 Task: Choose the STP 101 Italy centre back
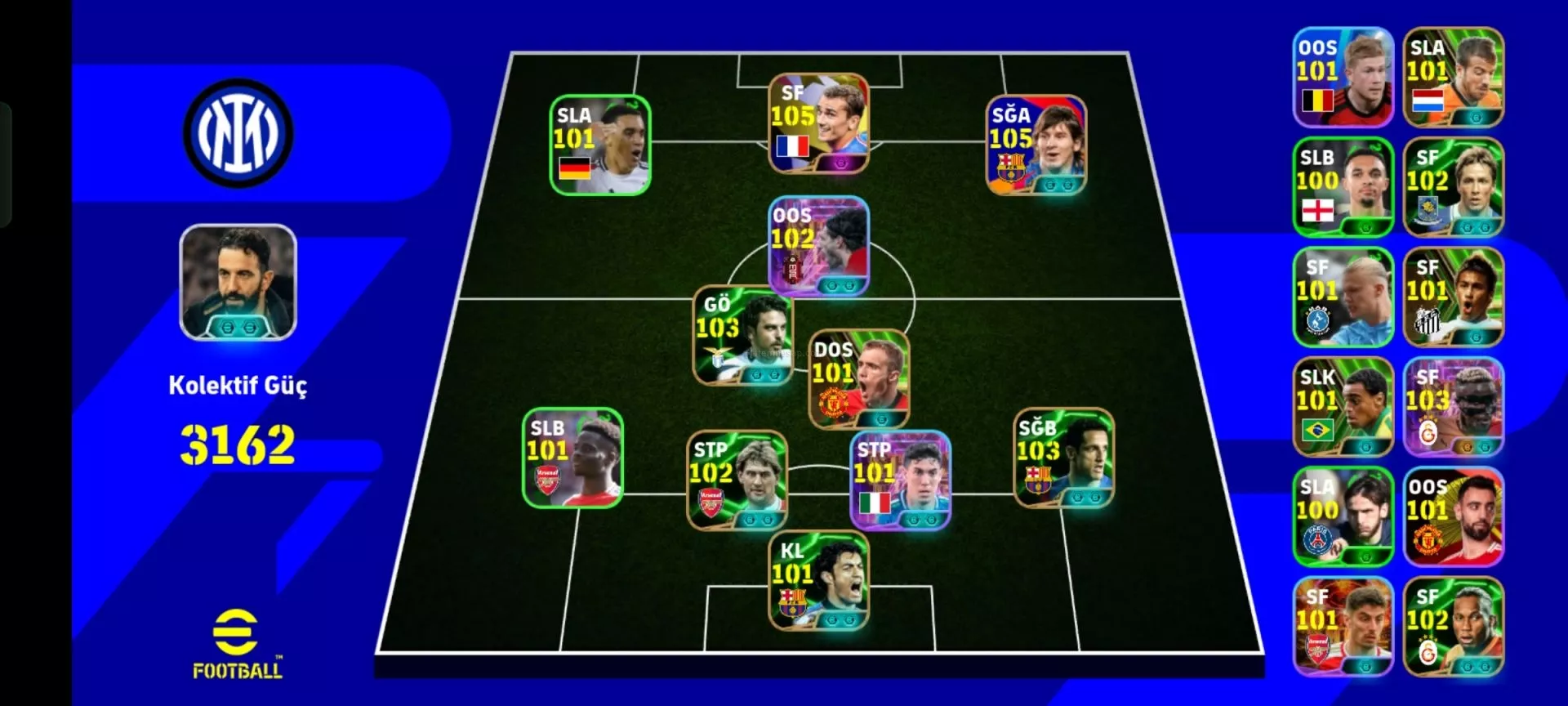click(900, 480)
